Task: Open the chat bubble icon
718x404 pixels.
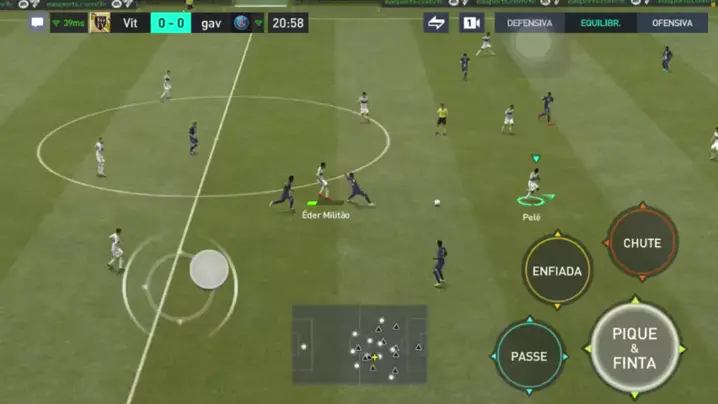Action: [37, 23]
